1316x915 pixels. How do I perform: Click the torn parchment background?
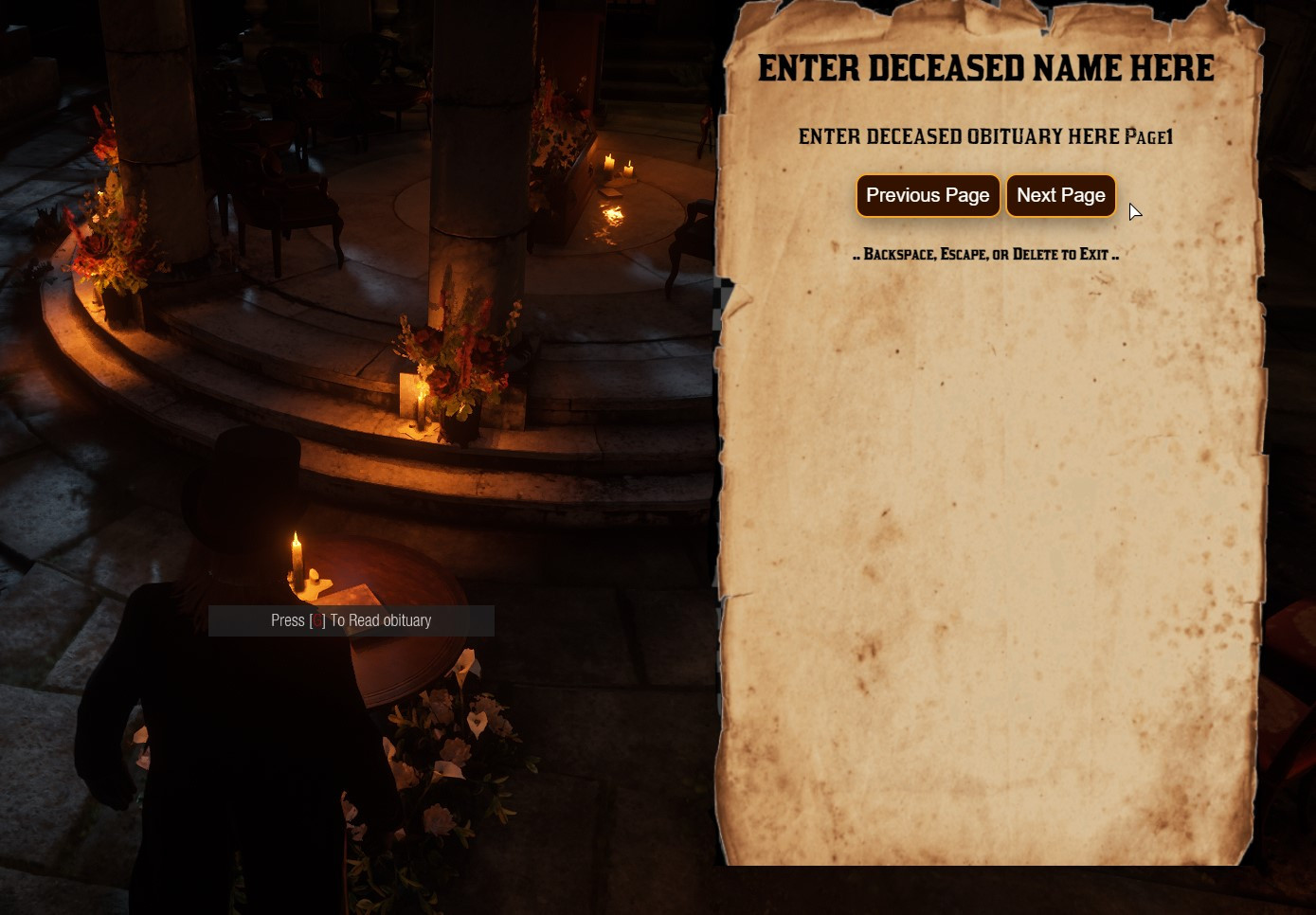click(x=985, y=568)
